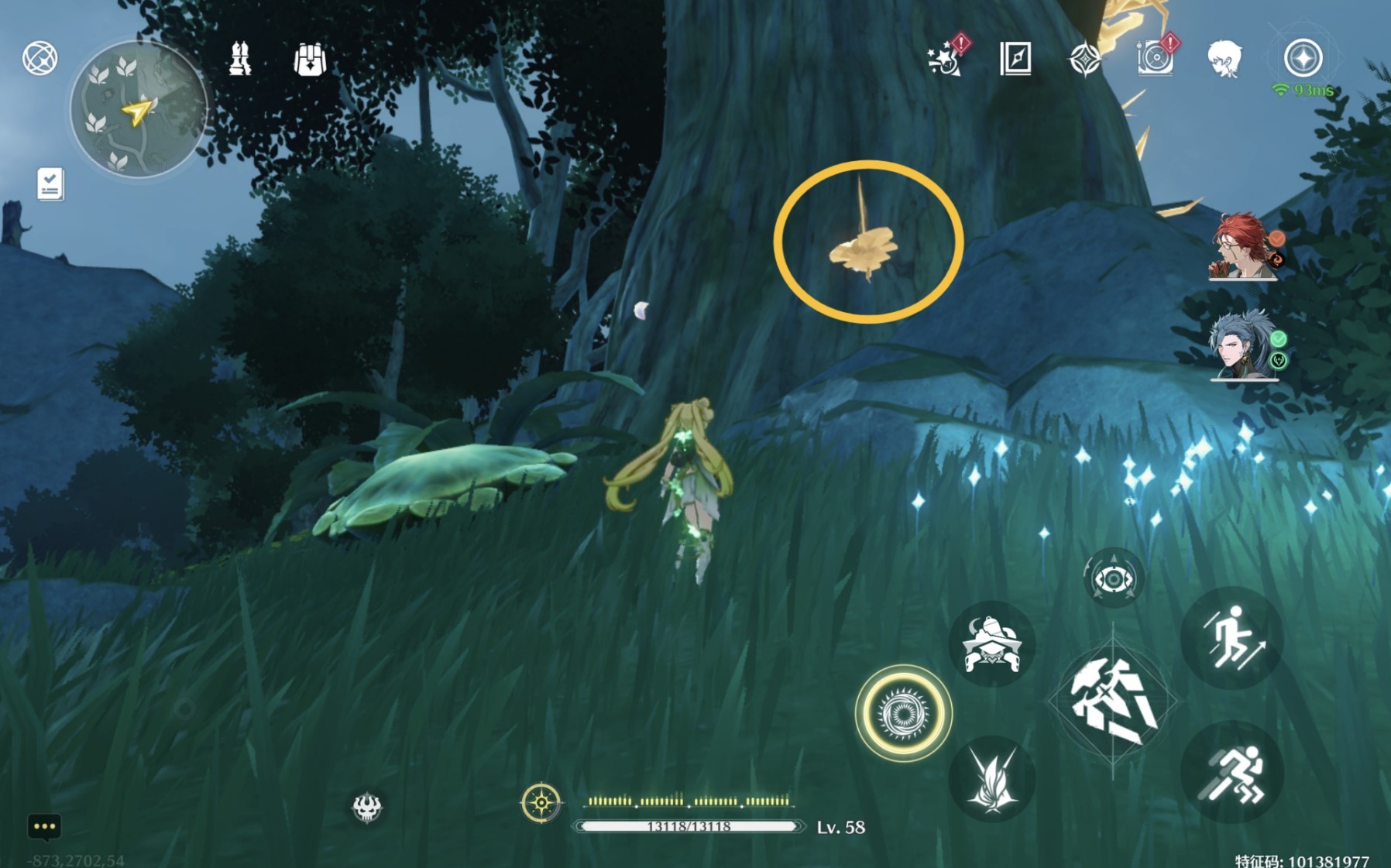1391x868 pixels.
Task: Toggle the eye lock-on button
Action: 1113,578
